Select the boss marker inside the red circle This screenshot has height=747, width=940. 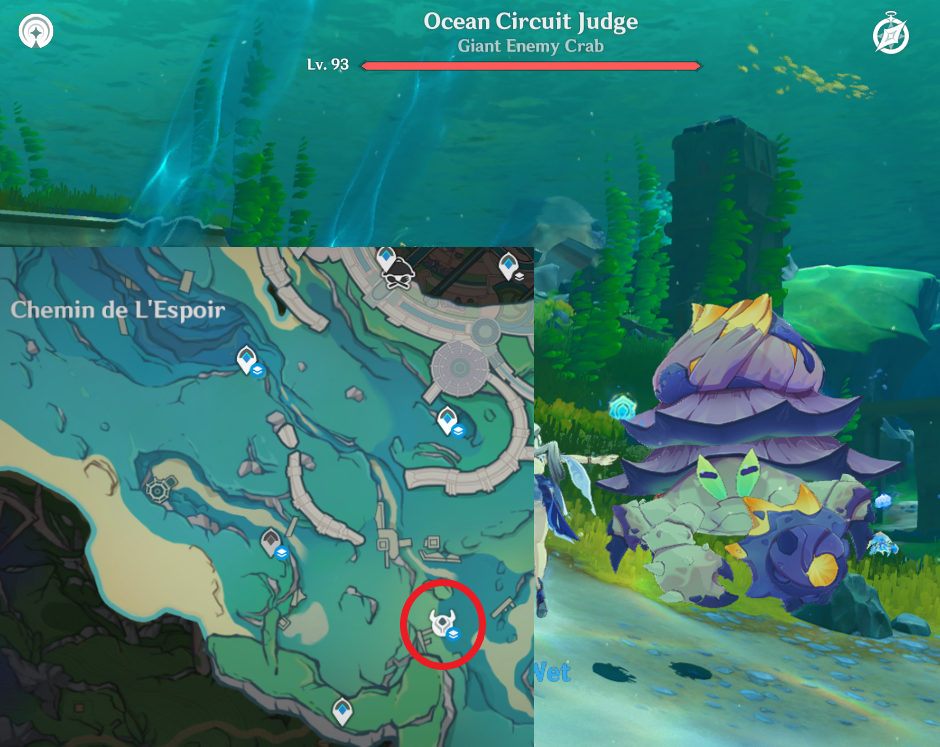pos(441,624)
